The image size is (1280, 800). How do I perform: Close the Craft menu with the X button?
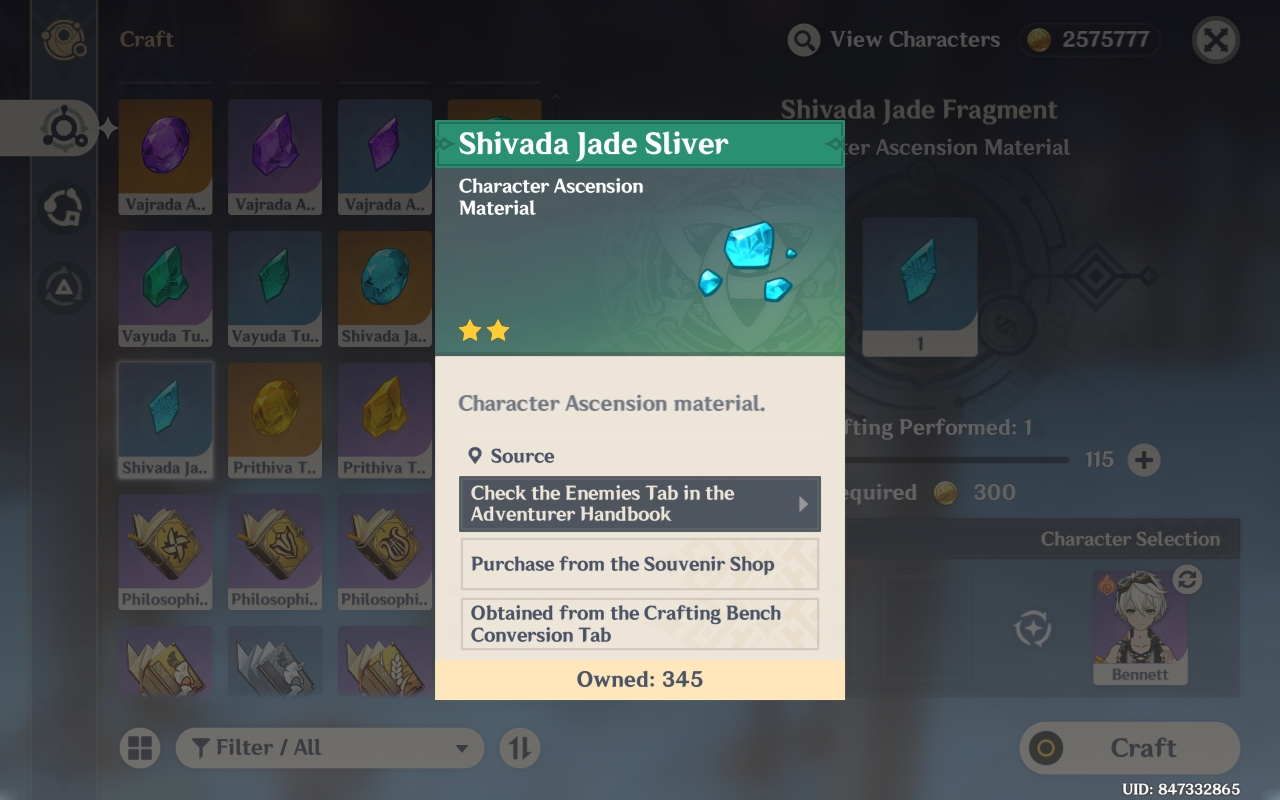point(1215,40)
